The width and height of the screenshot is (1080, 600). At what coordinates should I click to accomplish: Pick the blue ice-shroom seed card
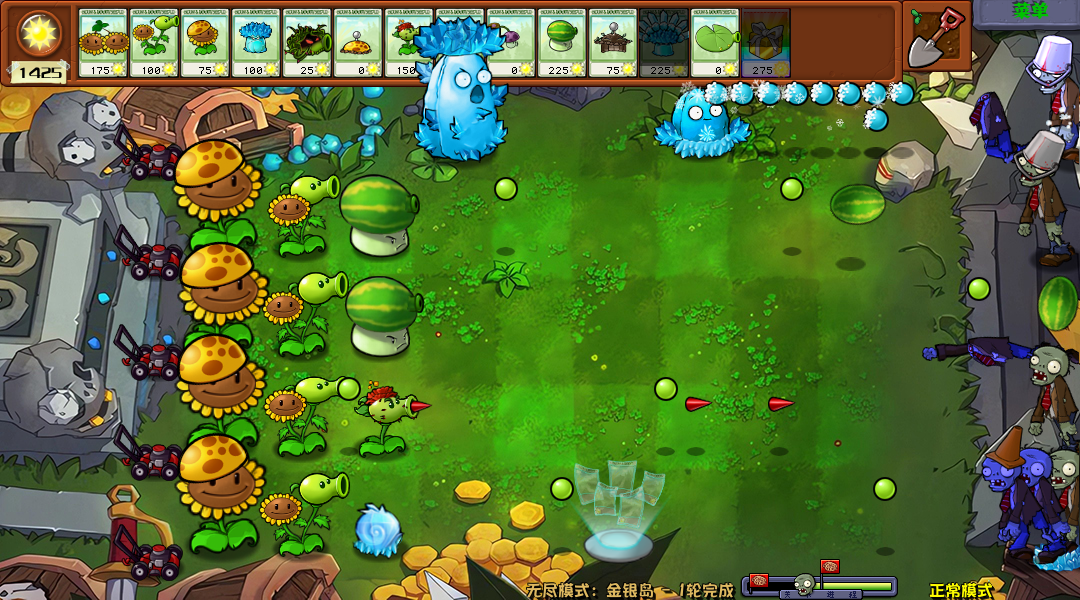(256, 42)
